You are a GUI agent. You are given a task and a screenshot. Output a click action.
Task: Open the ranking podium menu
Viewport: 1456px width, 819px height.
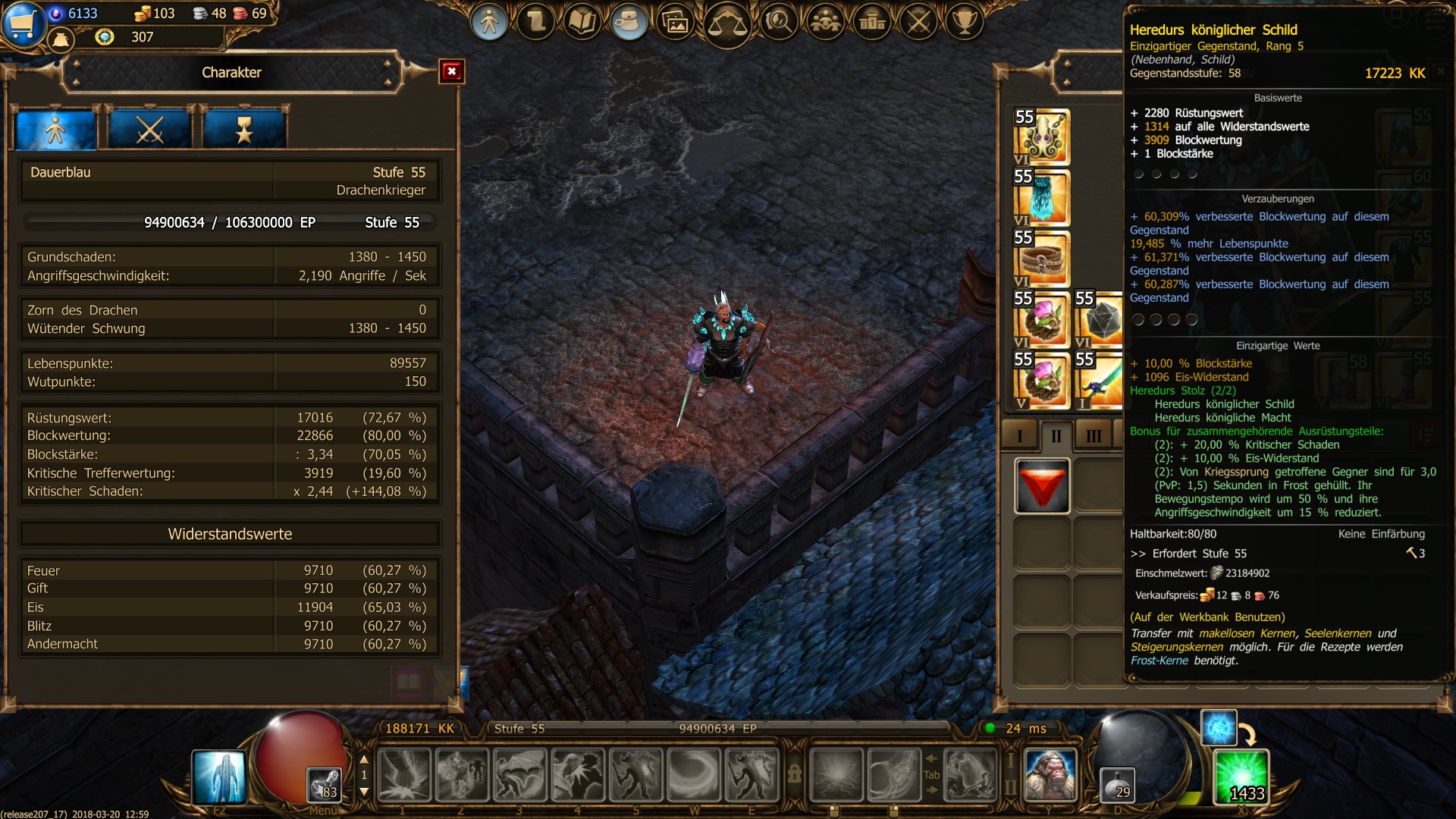(872, 22)
